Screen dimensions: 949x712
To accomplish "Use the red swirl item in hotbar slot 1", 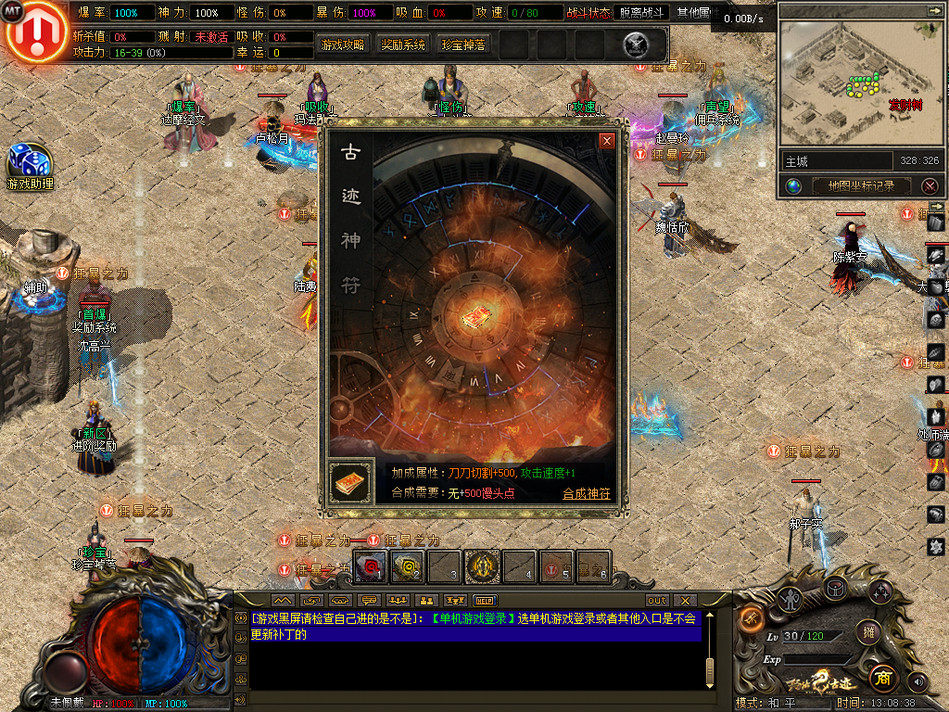I will pyautogui.click(x=371, y=566).
